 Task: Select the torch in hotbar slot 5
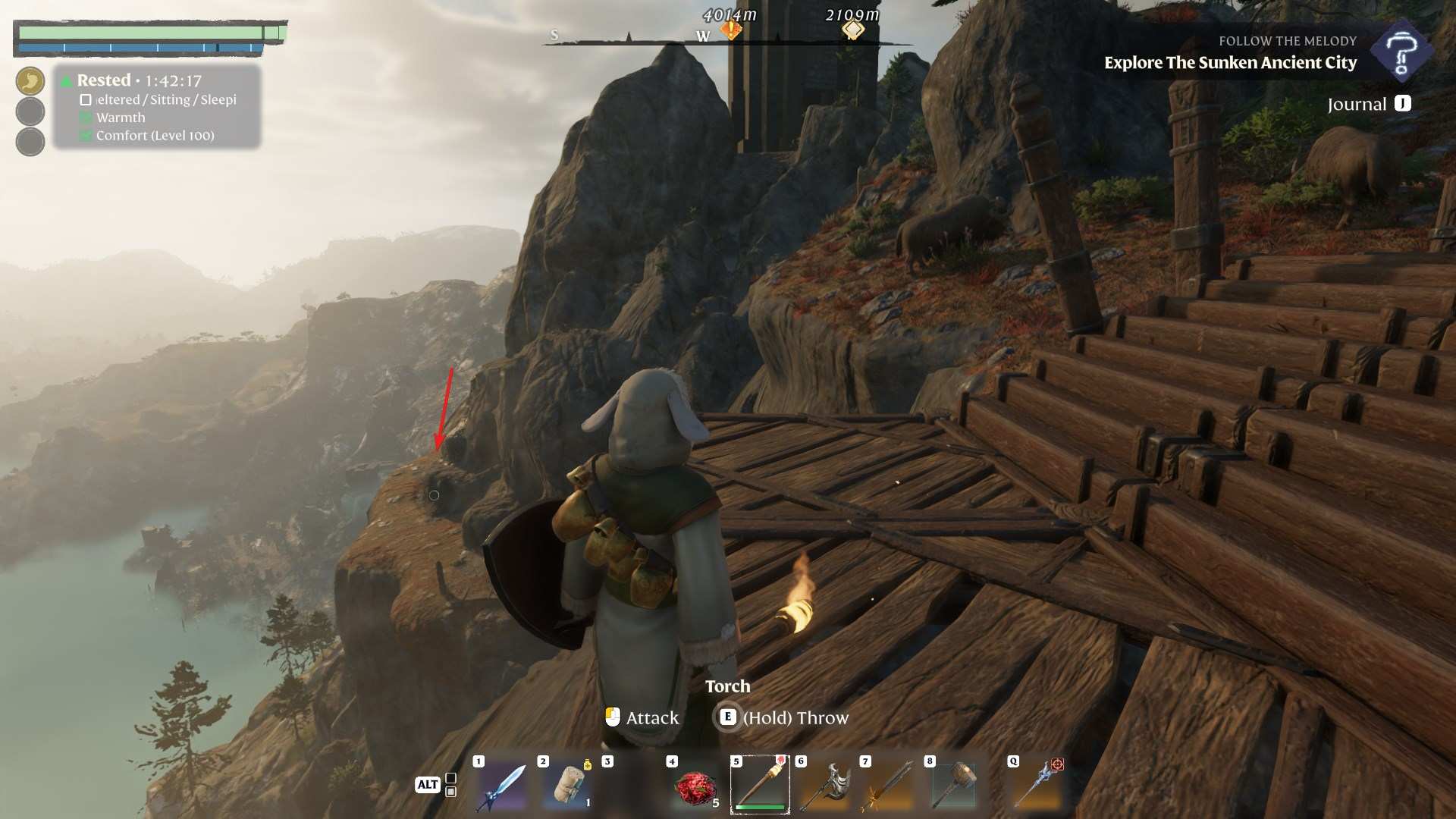(760, 784)
